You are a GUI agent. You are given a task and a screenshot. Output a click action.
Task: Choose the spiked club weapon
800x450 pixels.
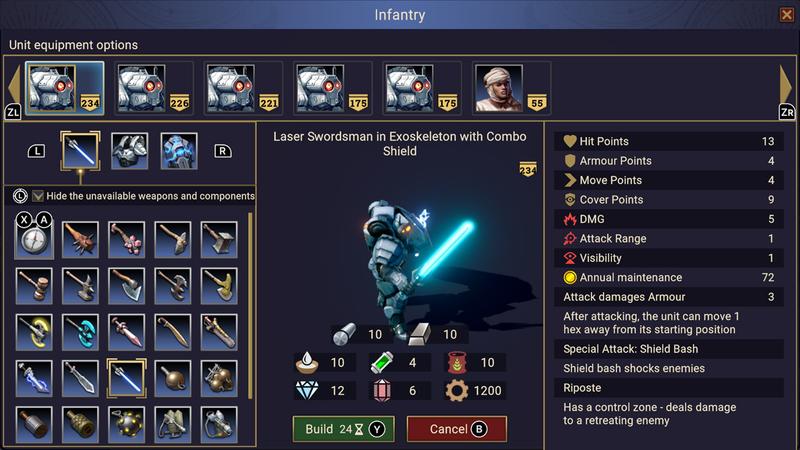[x=80, y=238]
